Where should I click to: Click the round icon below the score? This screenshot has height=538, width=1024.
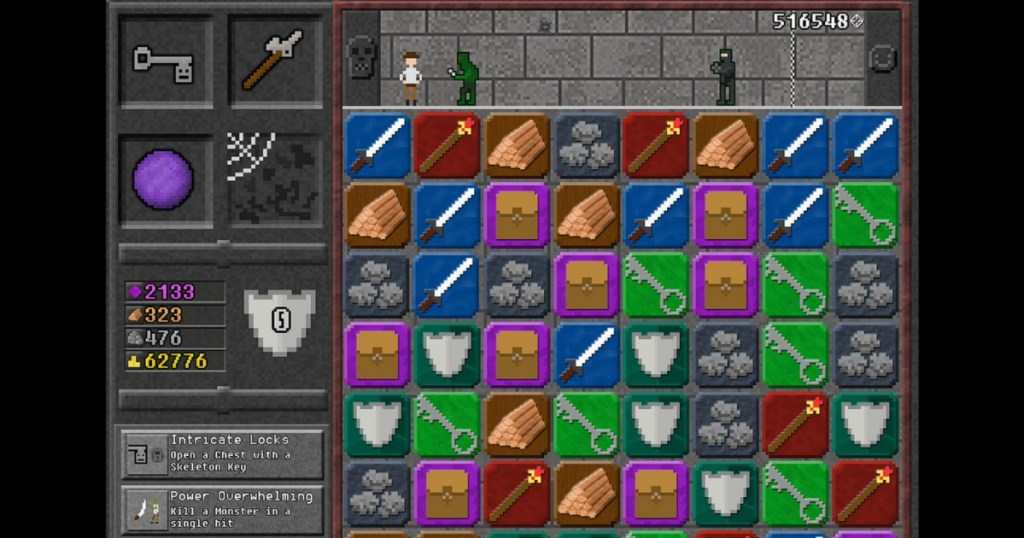point(883,59)
